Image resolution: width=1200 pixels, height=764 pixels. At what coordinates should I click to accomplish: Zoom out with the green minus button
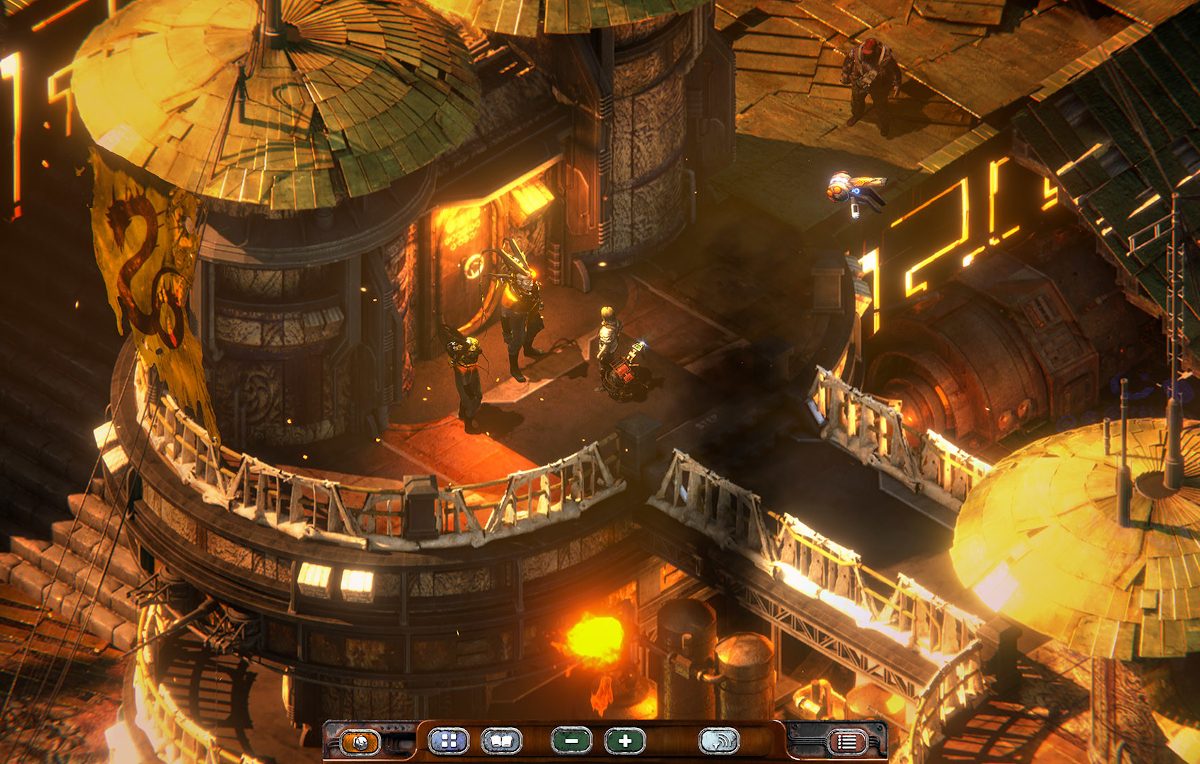pyautogui.click(x=571, y=741)
